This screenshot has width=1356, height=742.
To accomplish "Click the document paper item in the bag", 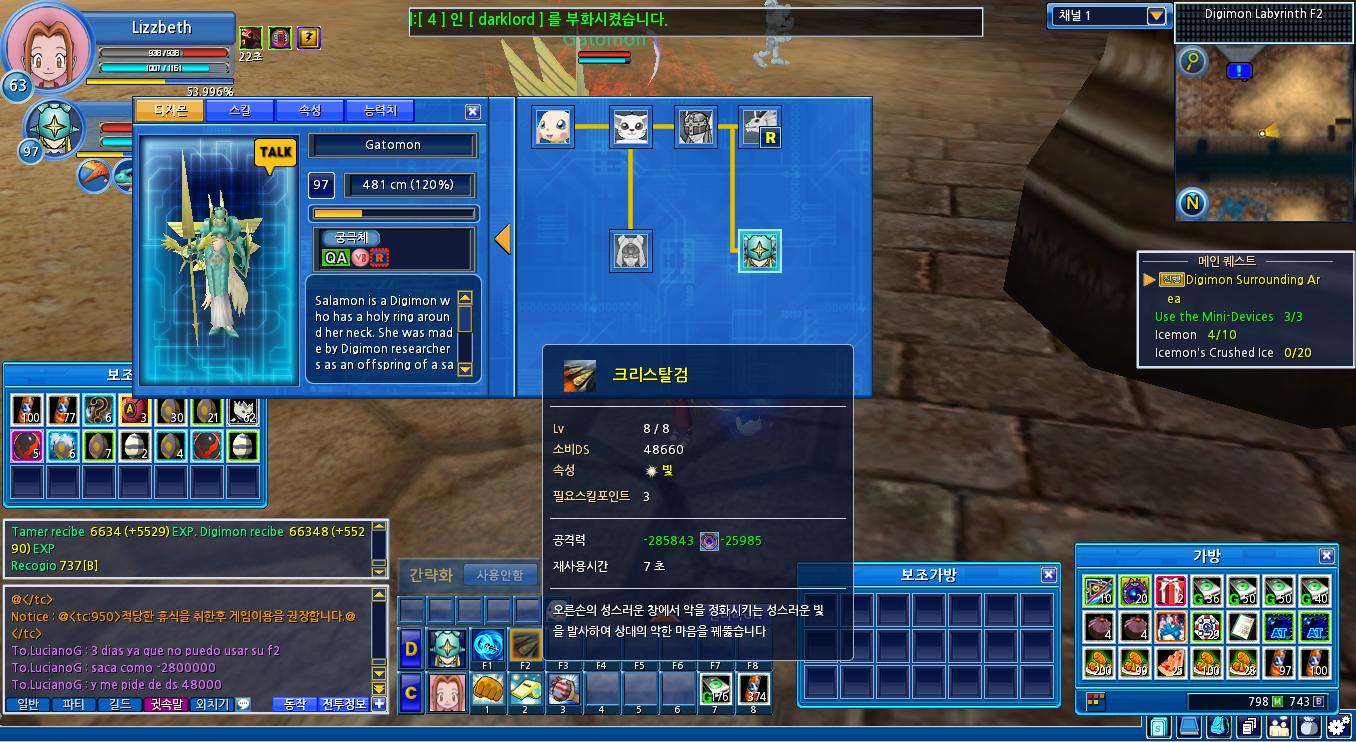I will [x=1242, y=627].
